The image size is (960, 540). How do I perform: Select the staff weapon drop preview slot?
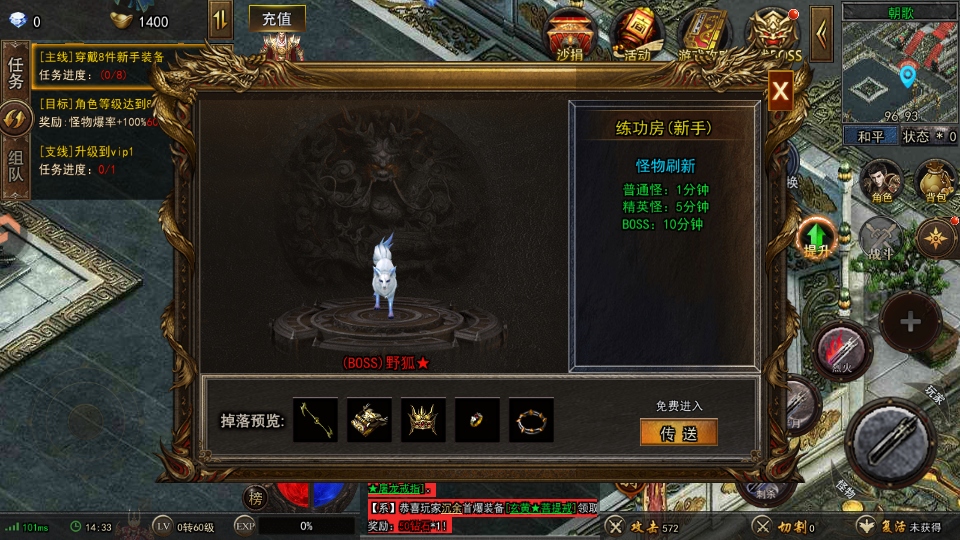pyautogui.click(x=316, y=420)
